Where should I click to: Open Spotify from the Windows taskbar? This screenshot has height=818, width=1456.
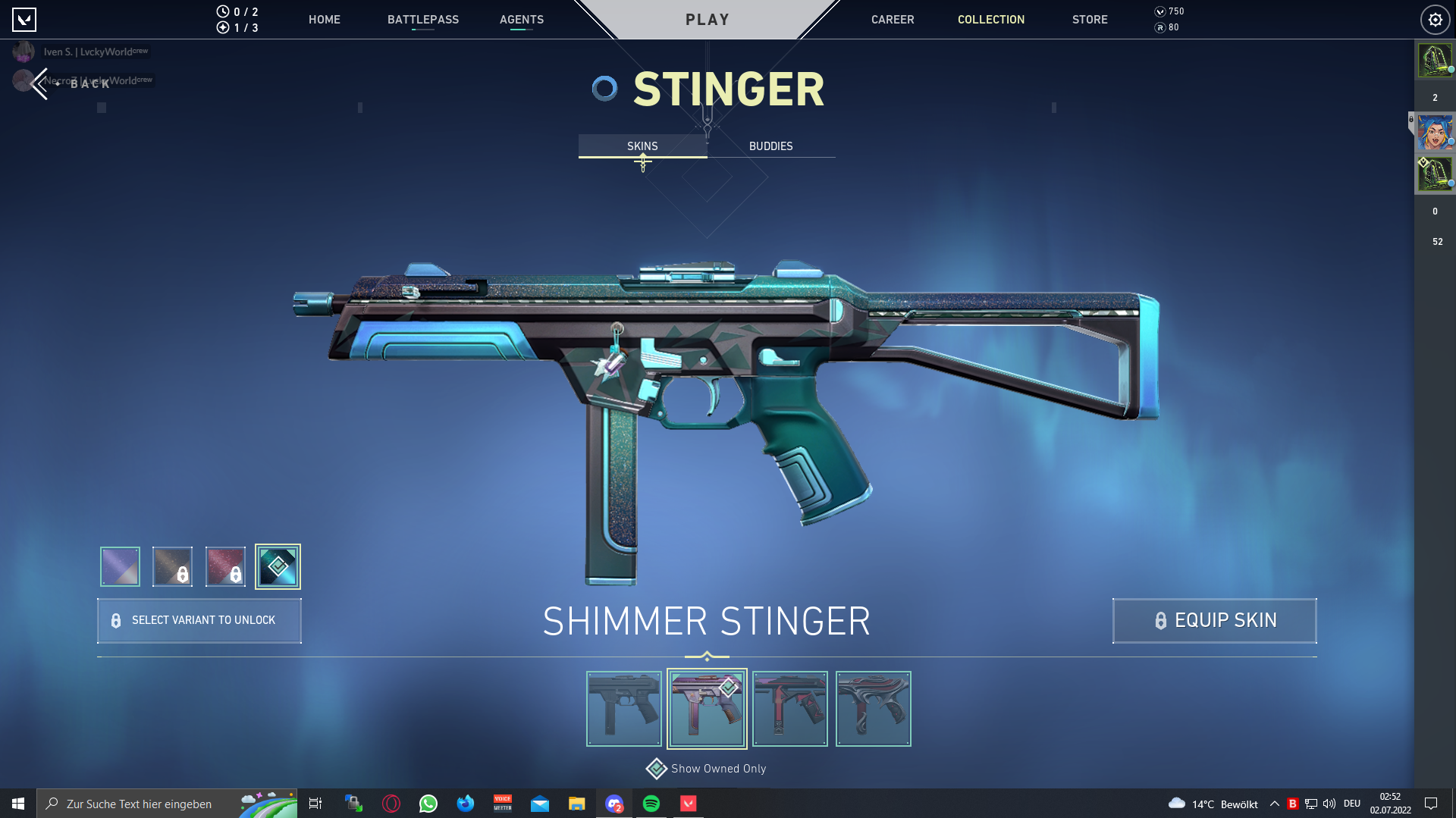pyautogui.click(x=651, y=804)
